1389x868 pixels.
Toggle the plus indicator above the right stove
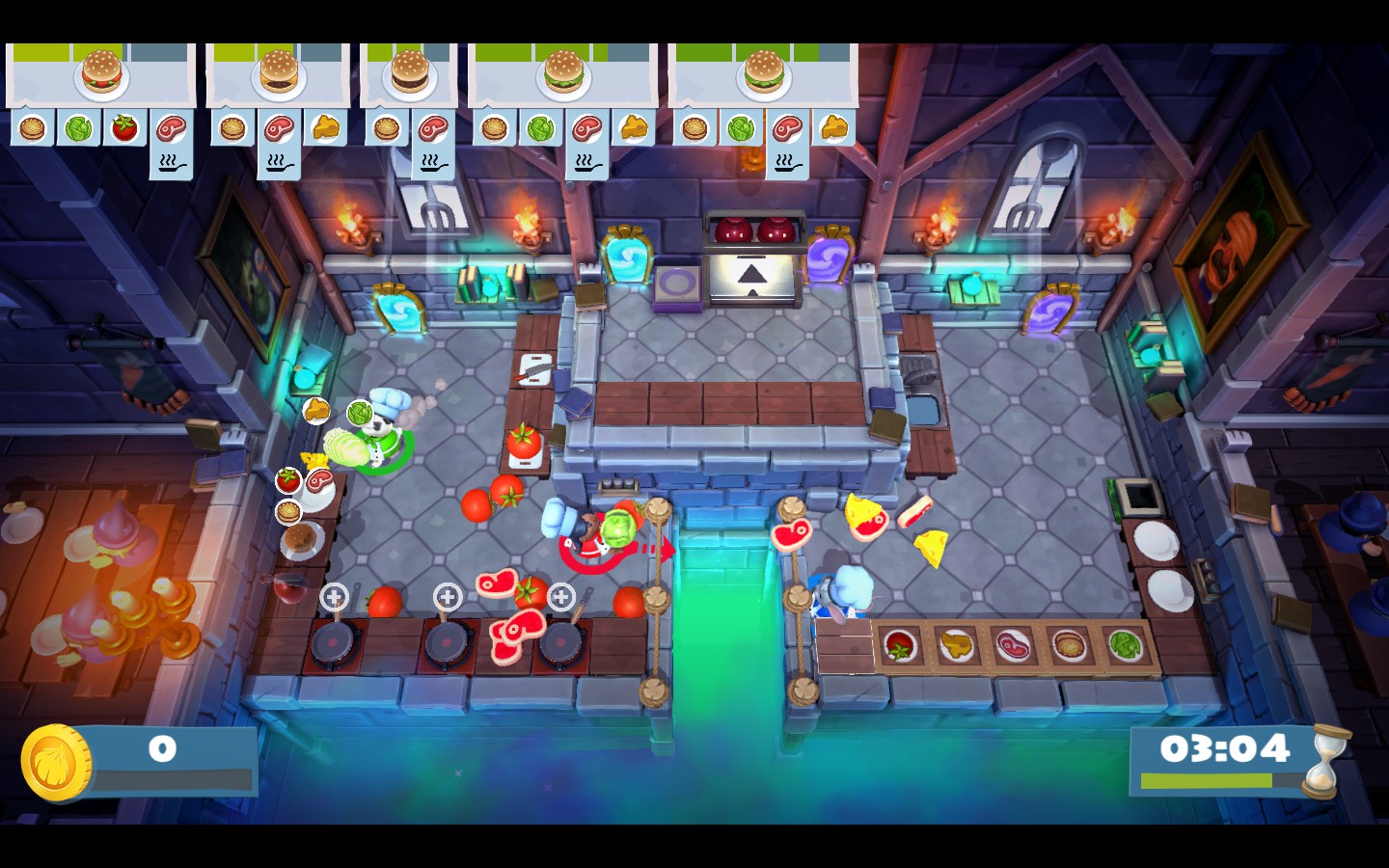coord(560,596)
